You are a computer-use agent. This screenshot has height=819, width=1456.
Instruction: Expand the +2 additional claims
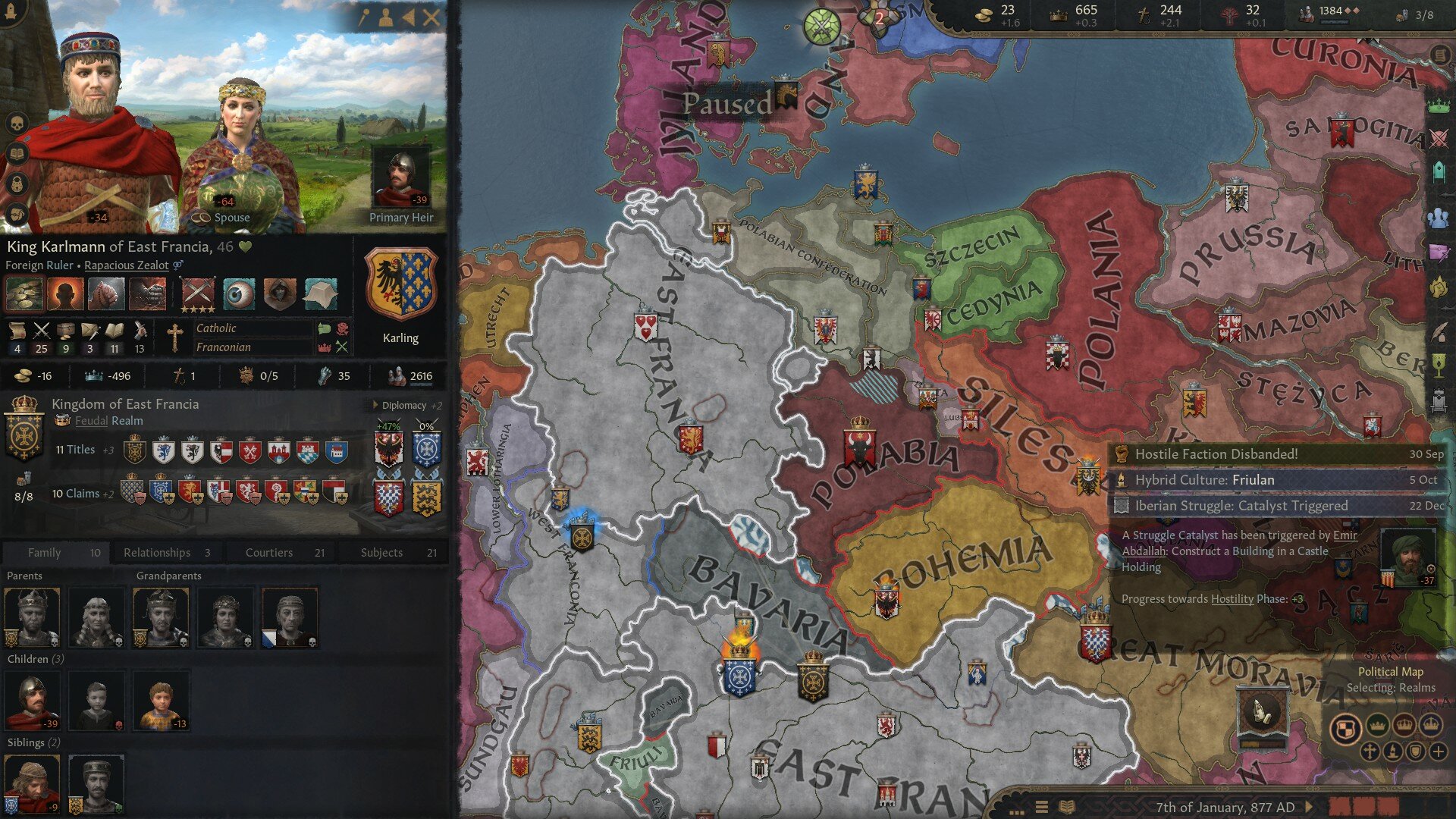pos(108,493)
